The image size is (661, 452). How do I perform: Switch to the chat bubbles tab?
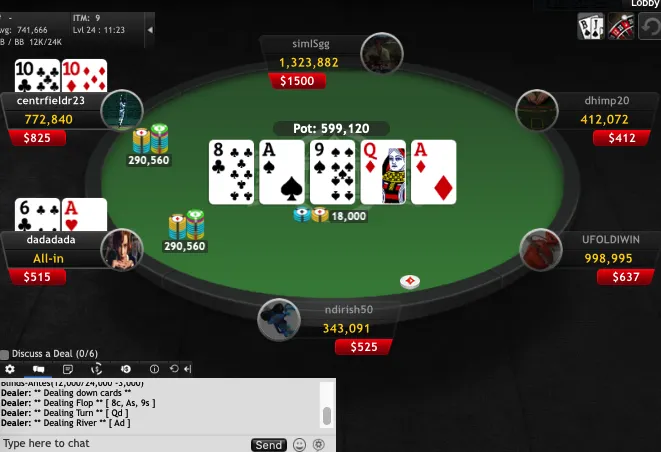(x=39, y=369)
